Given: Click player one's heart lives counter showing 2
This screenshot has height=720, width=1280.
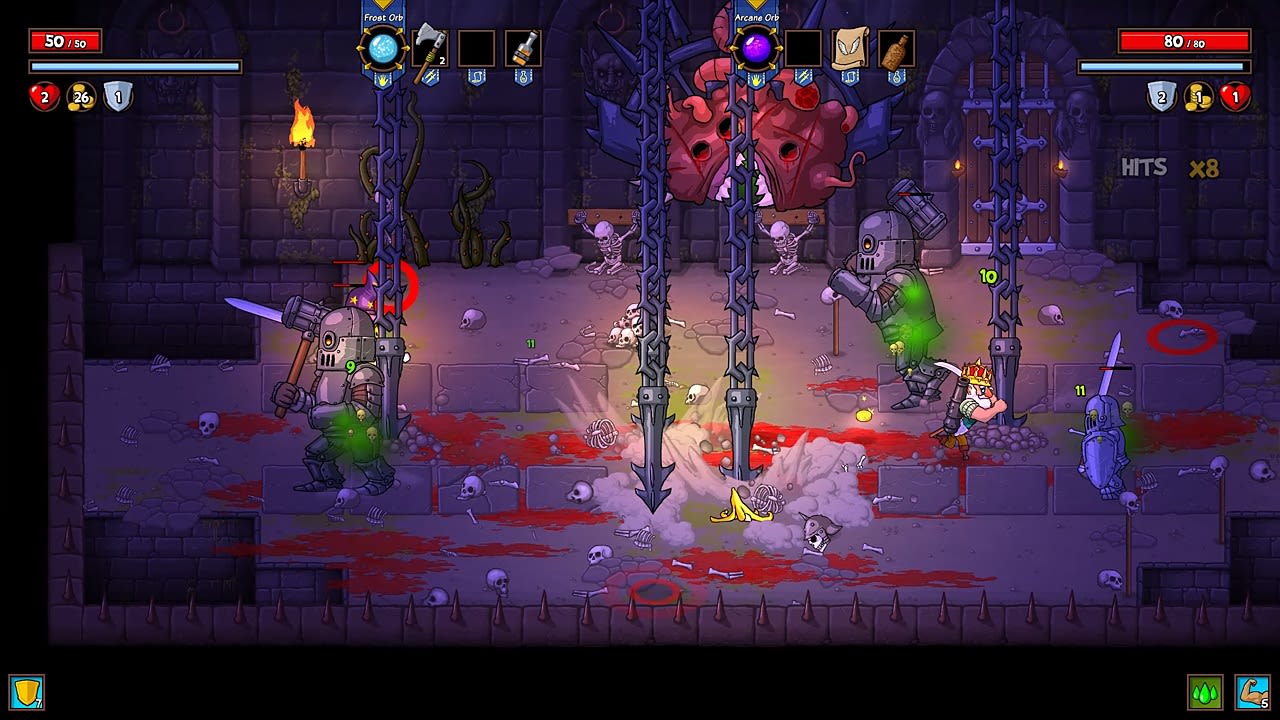Looking at the screenshot, I should (x=44, y=98).
